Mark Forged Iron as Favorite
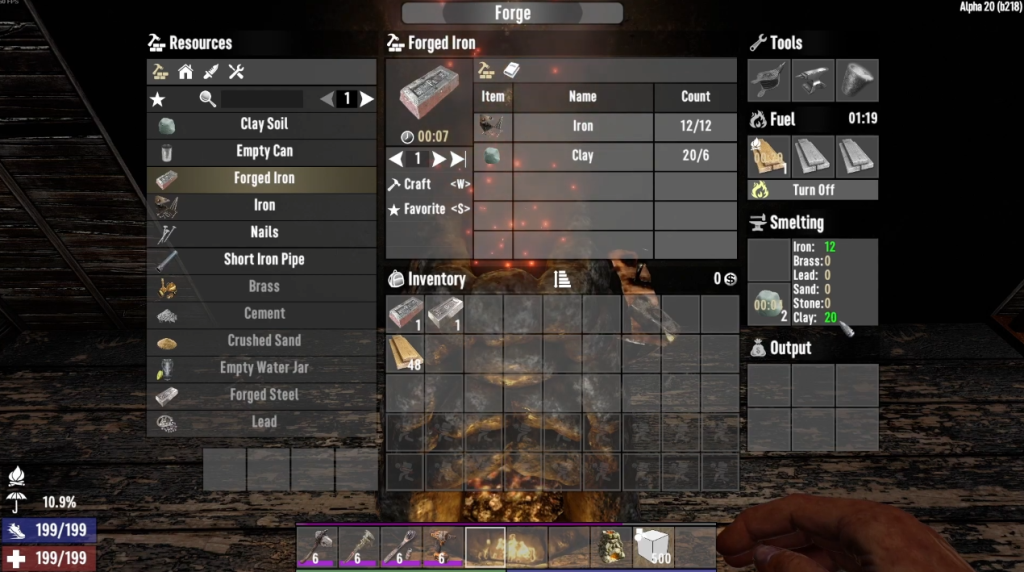1024x572 pixels. (x=424, y=209)
